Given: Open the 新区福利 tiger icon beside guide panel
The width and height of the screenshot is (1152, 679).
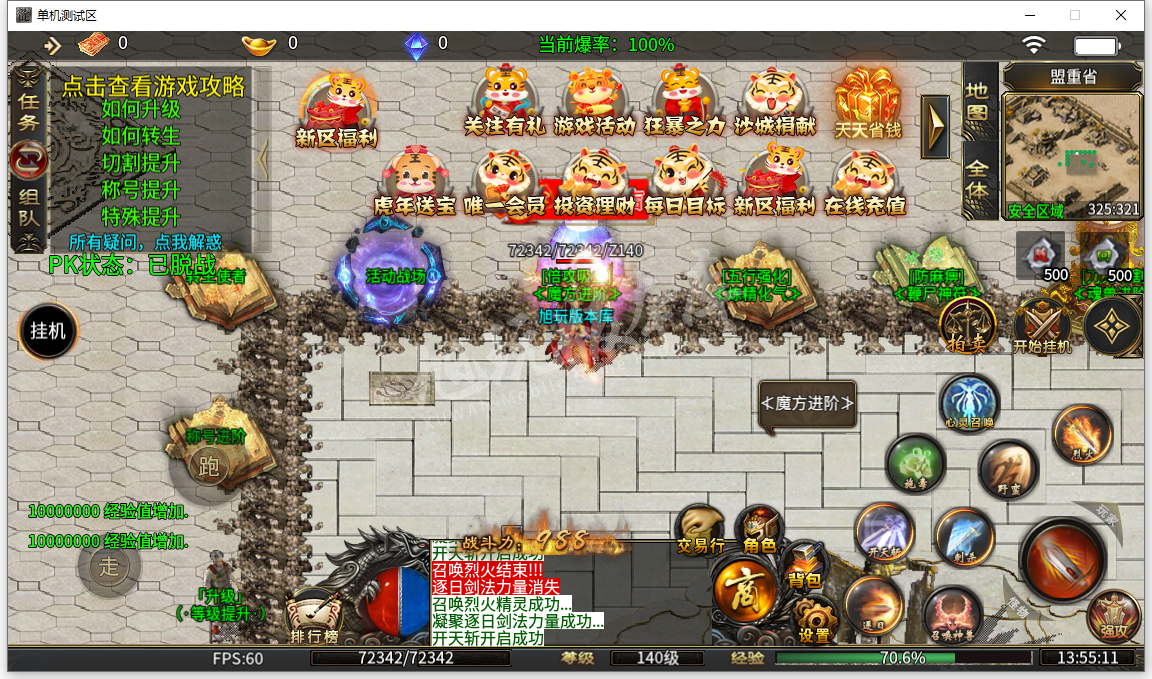Looking at the screenshot, I should (x=333, y=107).
